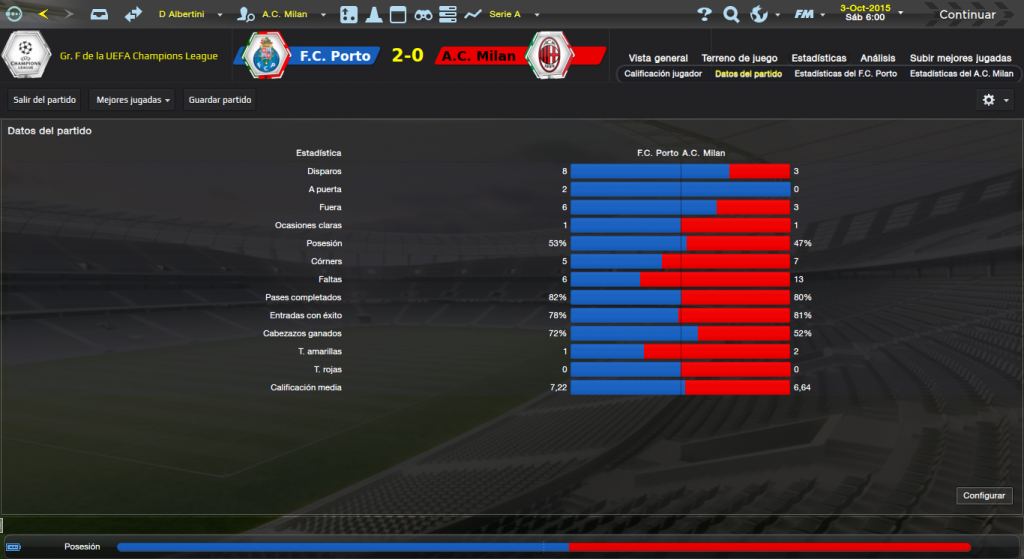The width and height of the screenshot is (1024, 559).
Task: Go back with the yellow arrow
Action: click(43, 14)
